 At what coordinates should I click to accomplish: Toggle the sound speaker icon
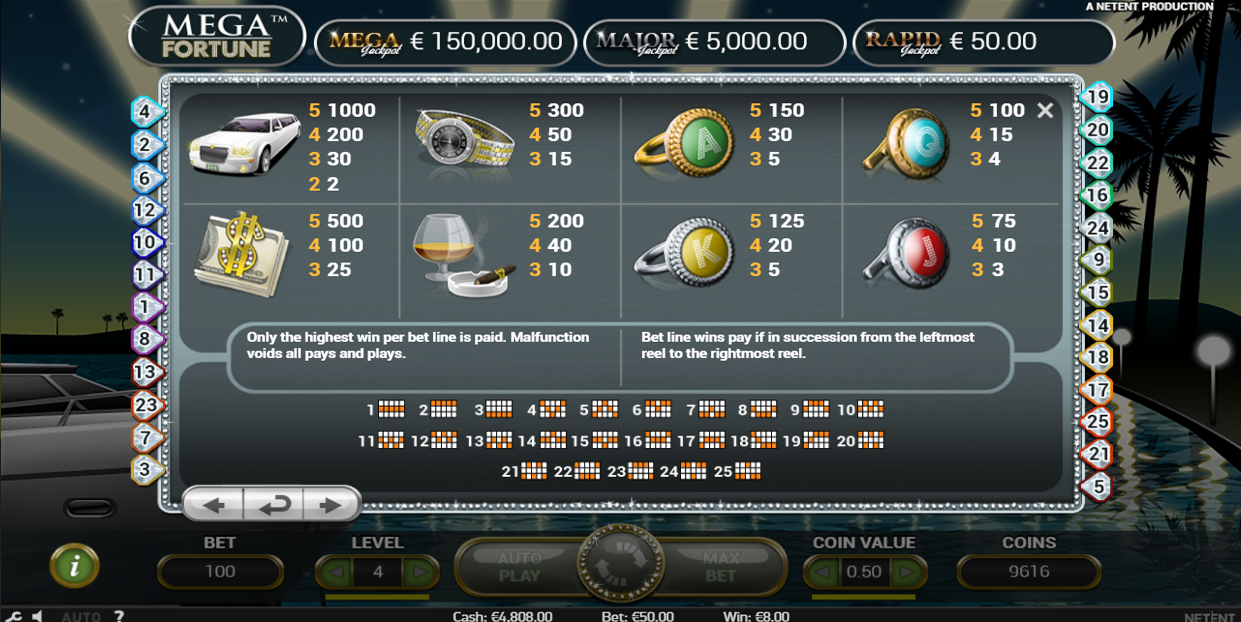[x=37, y=616]
